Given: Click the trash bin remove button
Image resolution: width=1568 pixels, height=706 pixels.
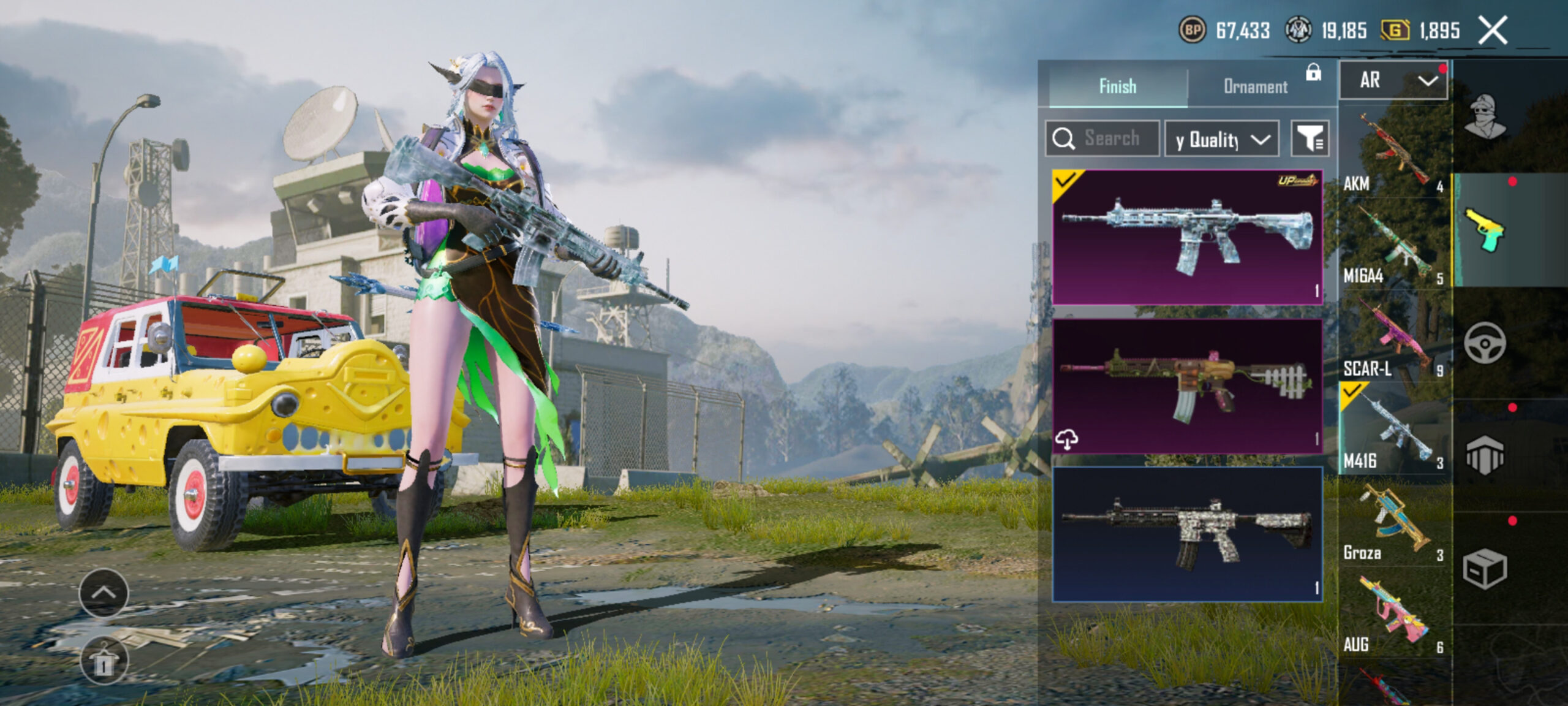Looking at the screenshot, I should (104, 662).
